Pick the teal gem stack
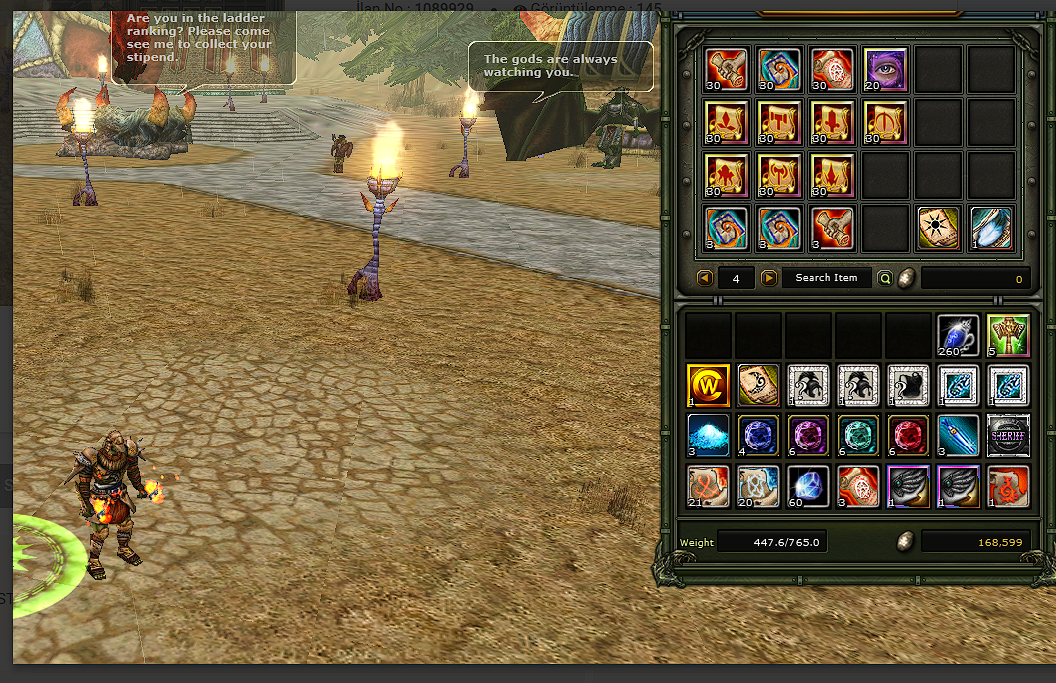Viewport: 1056px width, 683px height. point(858,436)
